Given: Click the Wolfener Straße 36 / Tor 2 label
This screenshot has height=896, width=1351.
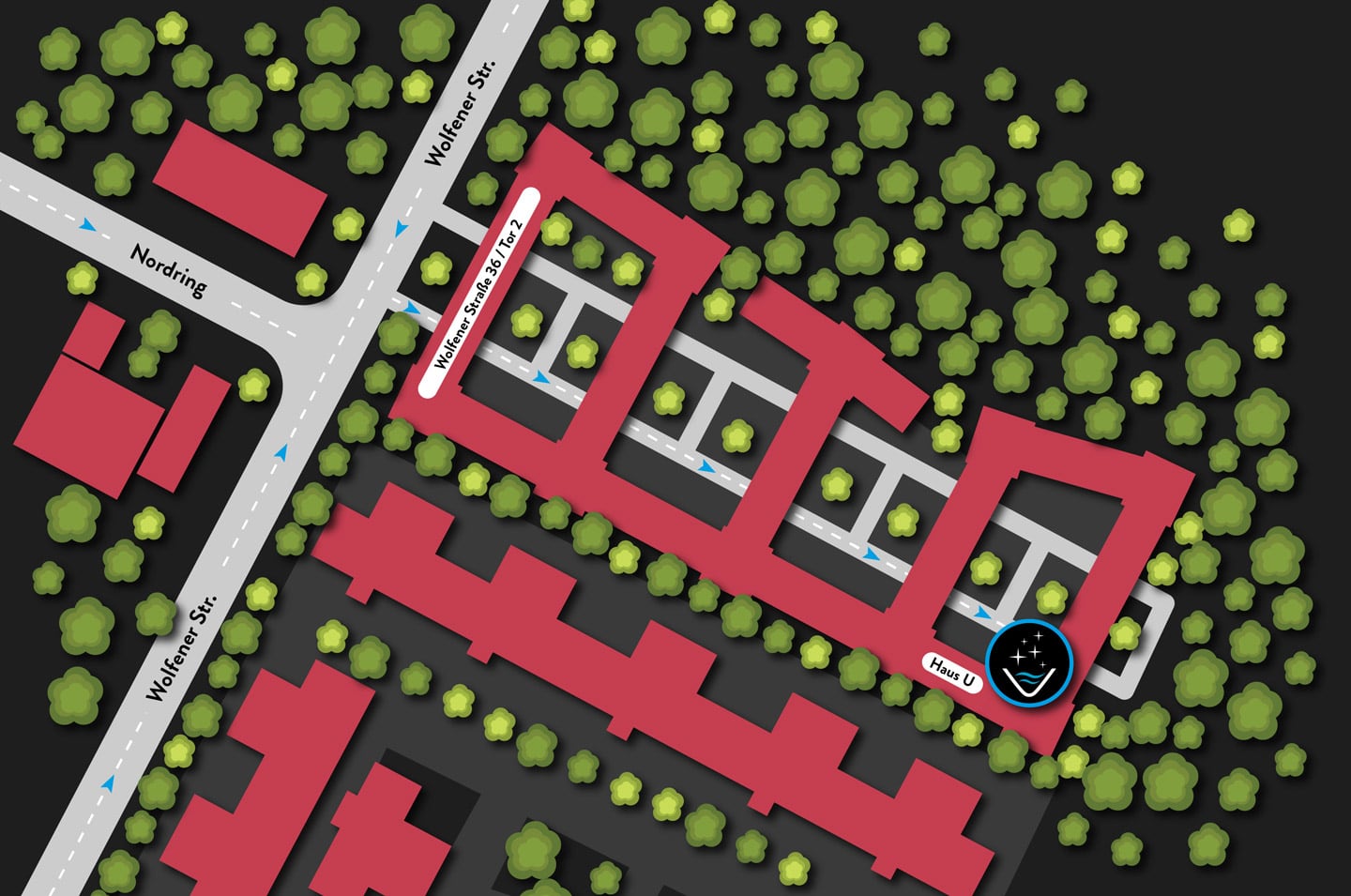Looking at the screenshot, I should click(478, 293).
